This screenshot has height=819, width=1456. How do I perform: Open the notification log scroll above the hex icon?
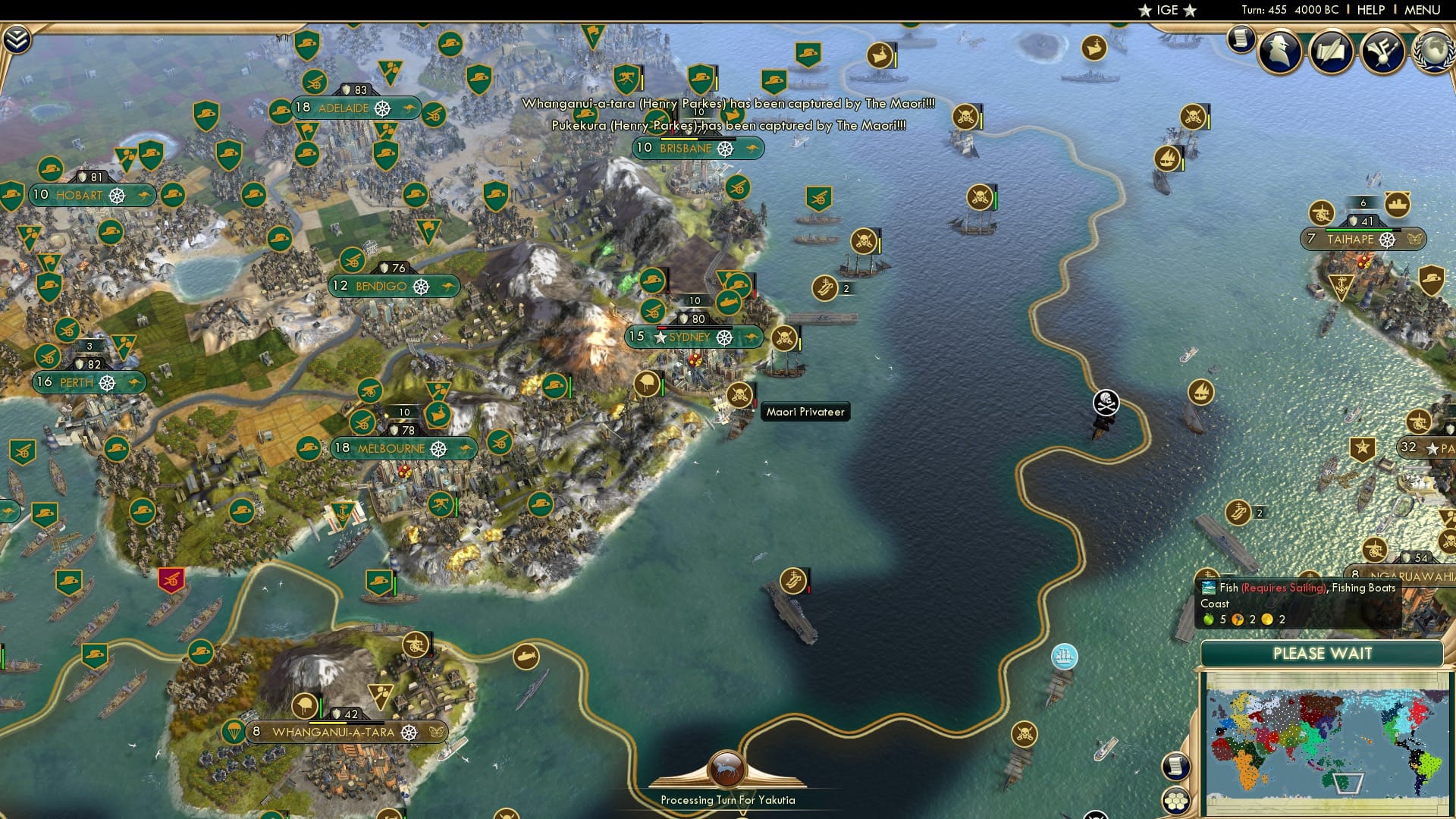pos(1176,767)
